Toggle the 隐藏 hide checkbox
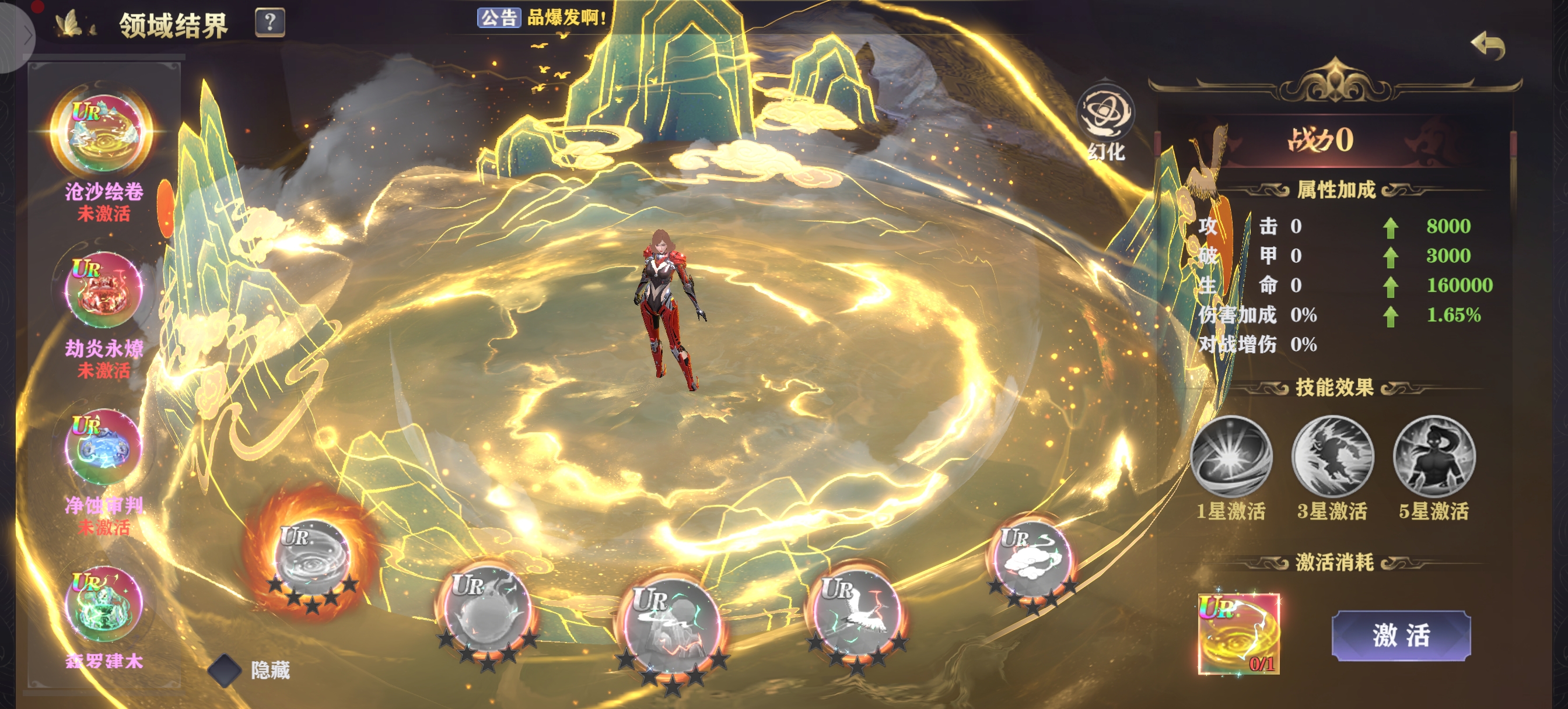 click(x=225, y=670)
